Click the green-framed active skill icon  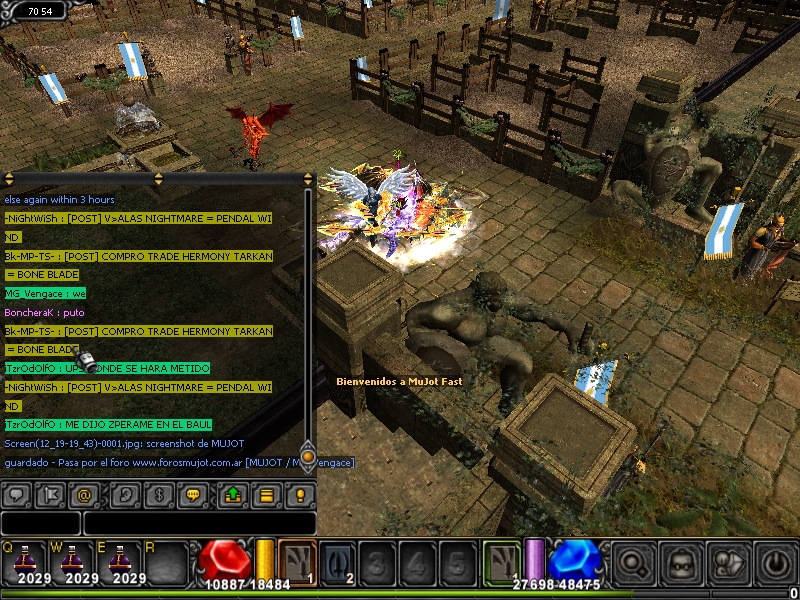tap(501, 561)
